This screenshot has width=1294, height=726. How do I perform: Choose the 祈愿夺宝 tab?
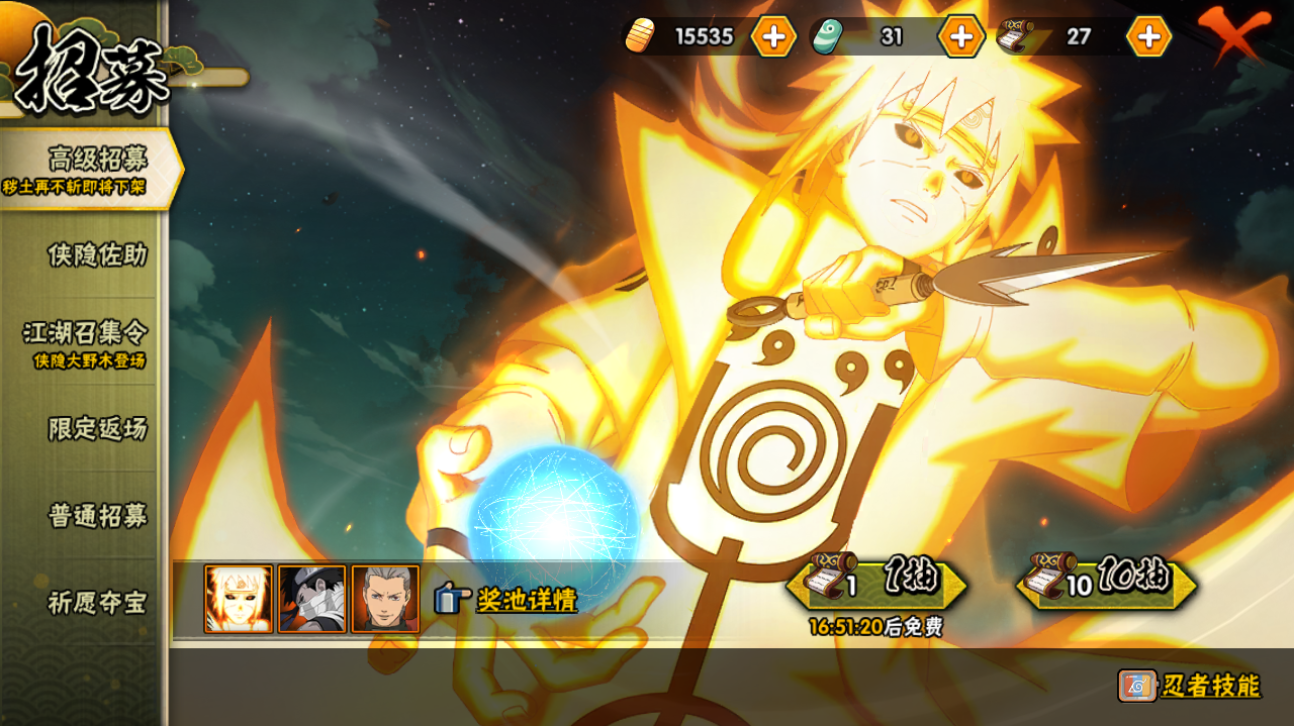(97, 603)
